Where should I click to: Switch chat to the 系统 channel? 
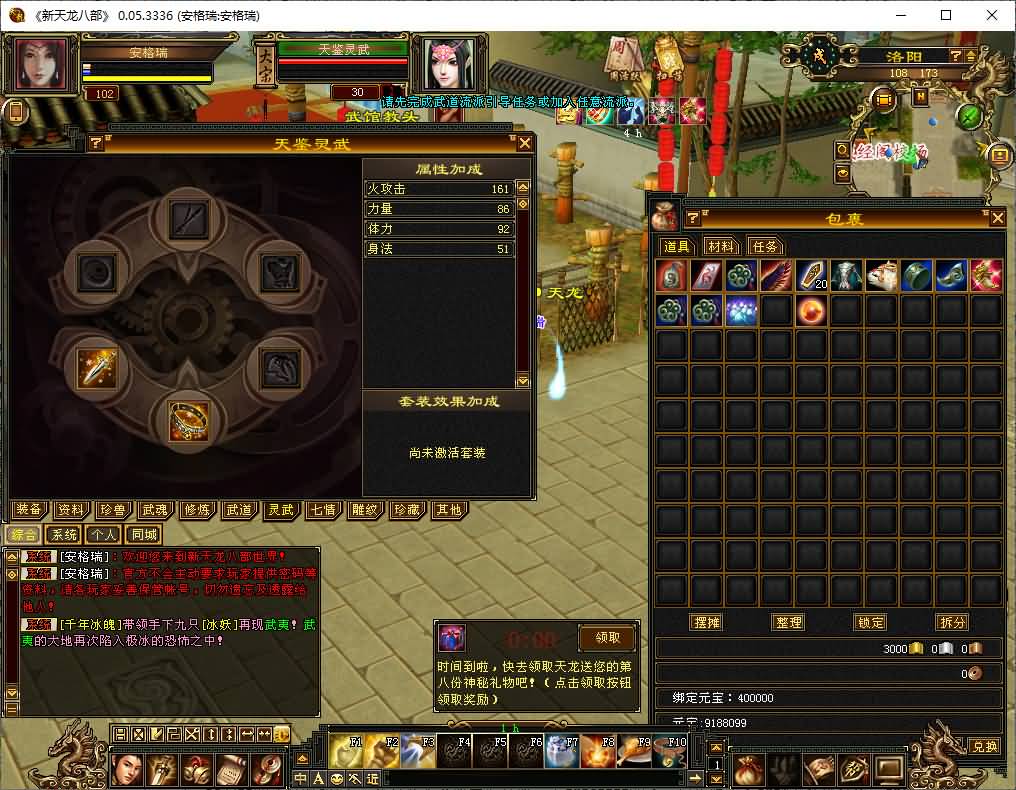(64, 534)
